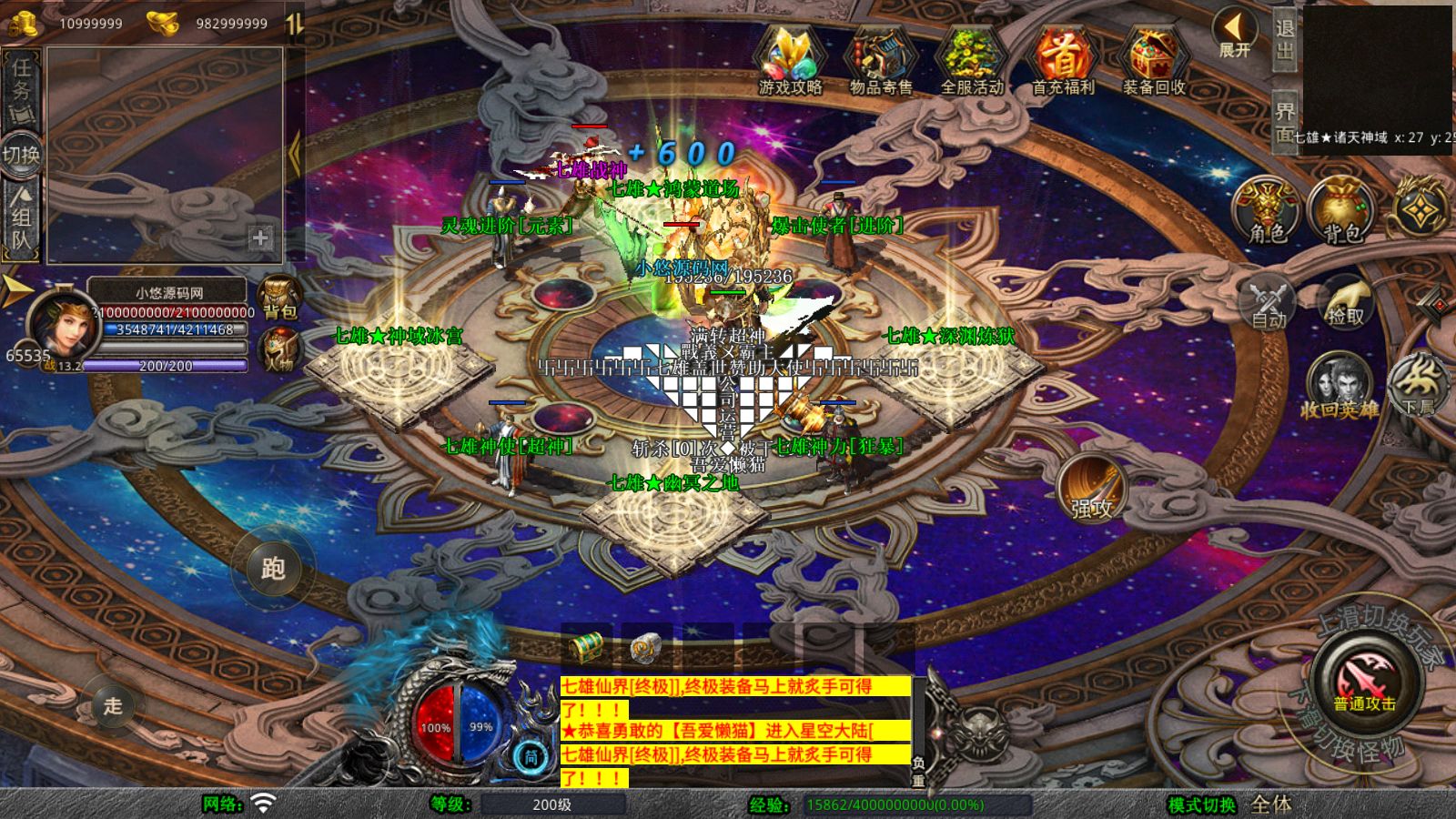Switch to 走 walk movement mode
The height and width of the screenshot is (819, 1456).
tap(113, 705)
